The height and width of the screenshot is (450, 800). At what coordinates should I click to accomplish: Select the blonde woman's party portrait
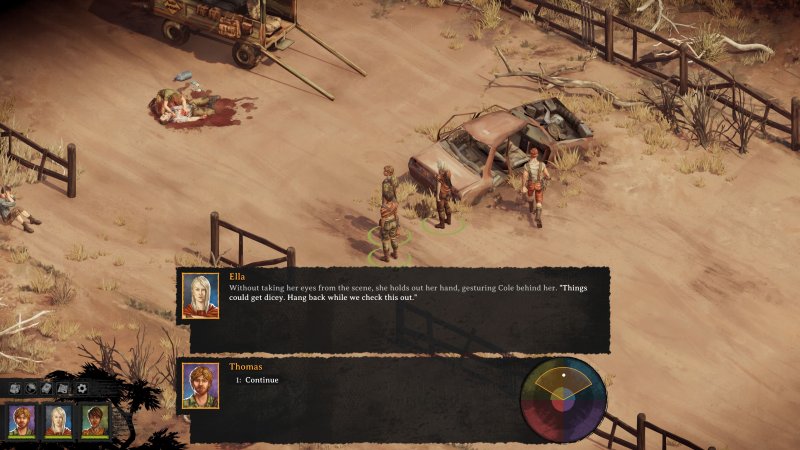[x=58, y=421]
